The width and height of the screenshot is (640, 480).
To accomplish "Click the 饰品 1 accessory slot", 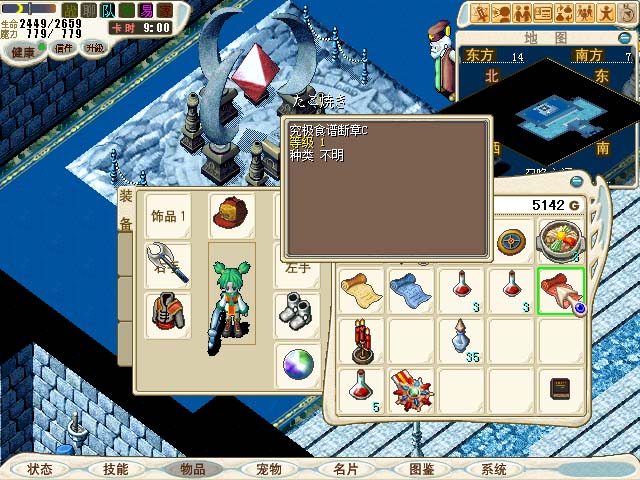I will pos(169,216).
